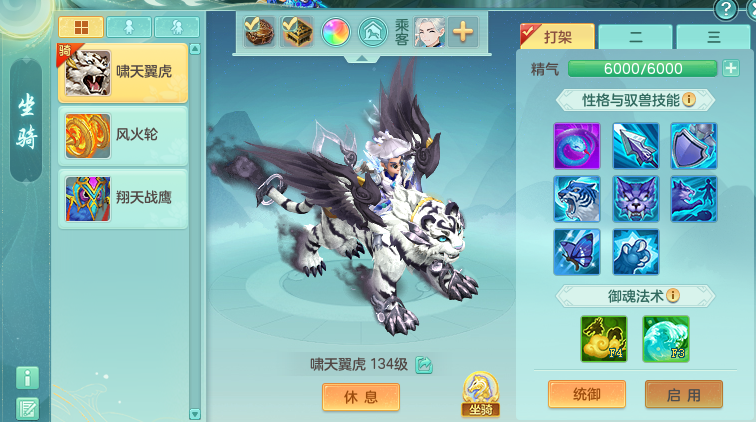Click the rainbow color dye icon
The image size is (756, 422).
(x=336, y=32)
